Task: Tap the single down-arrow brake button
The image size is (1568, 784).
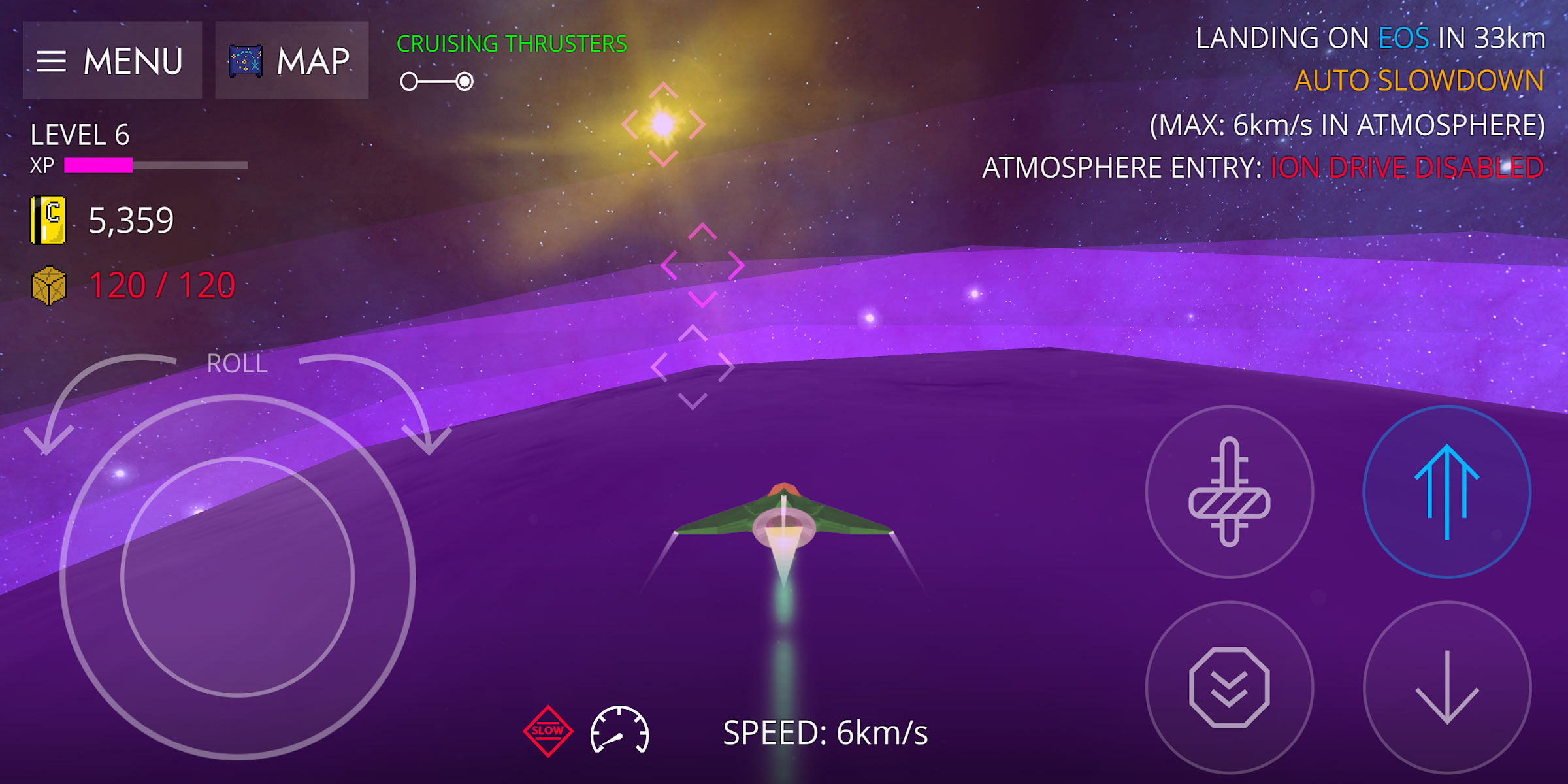Action: pyautogui.click(x=1446, y=687)
